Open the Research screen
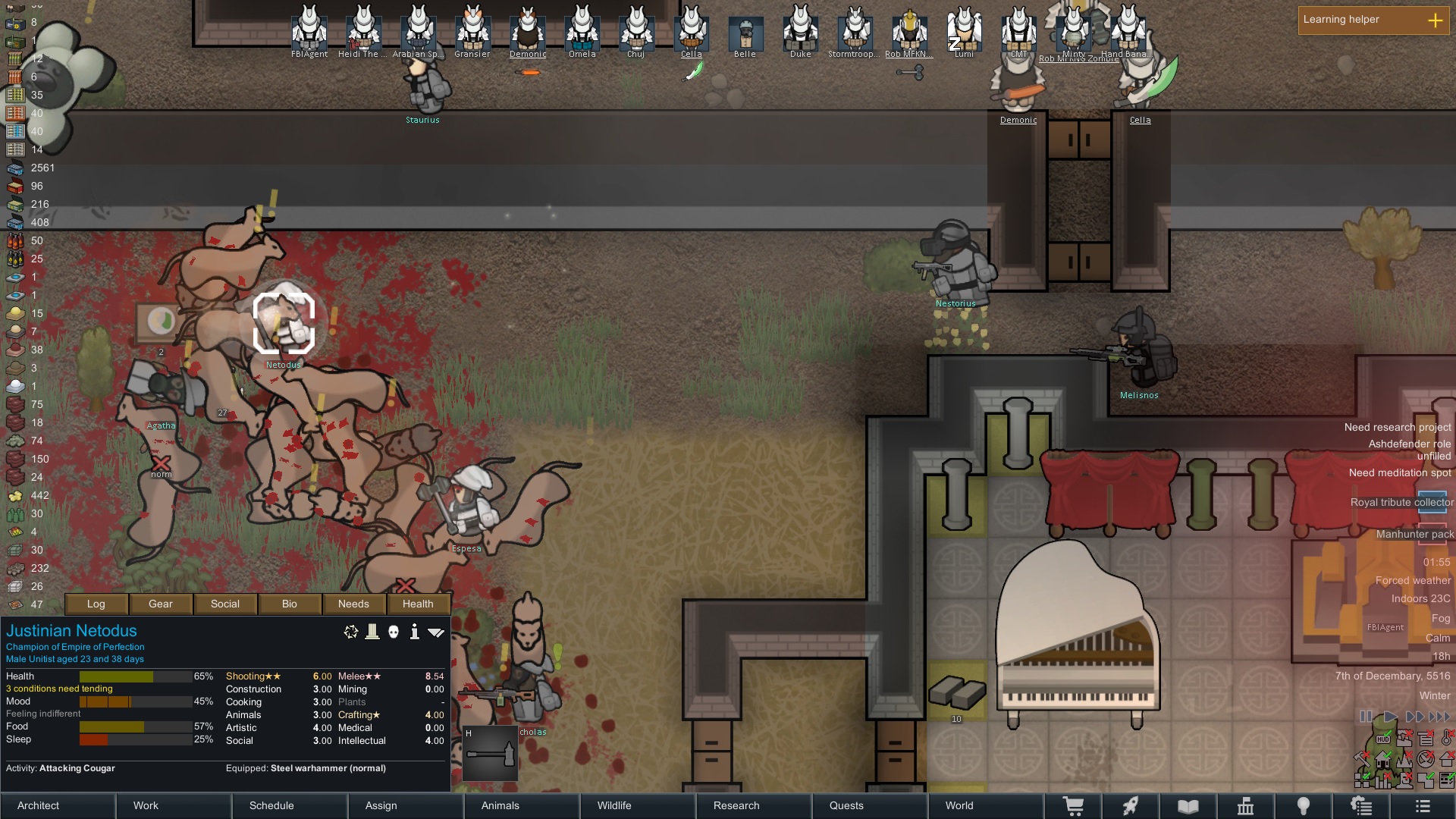 736,805
